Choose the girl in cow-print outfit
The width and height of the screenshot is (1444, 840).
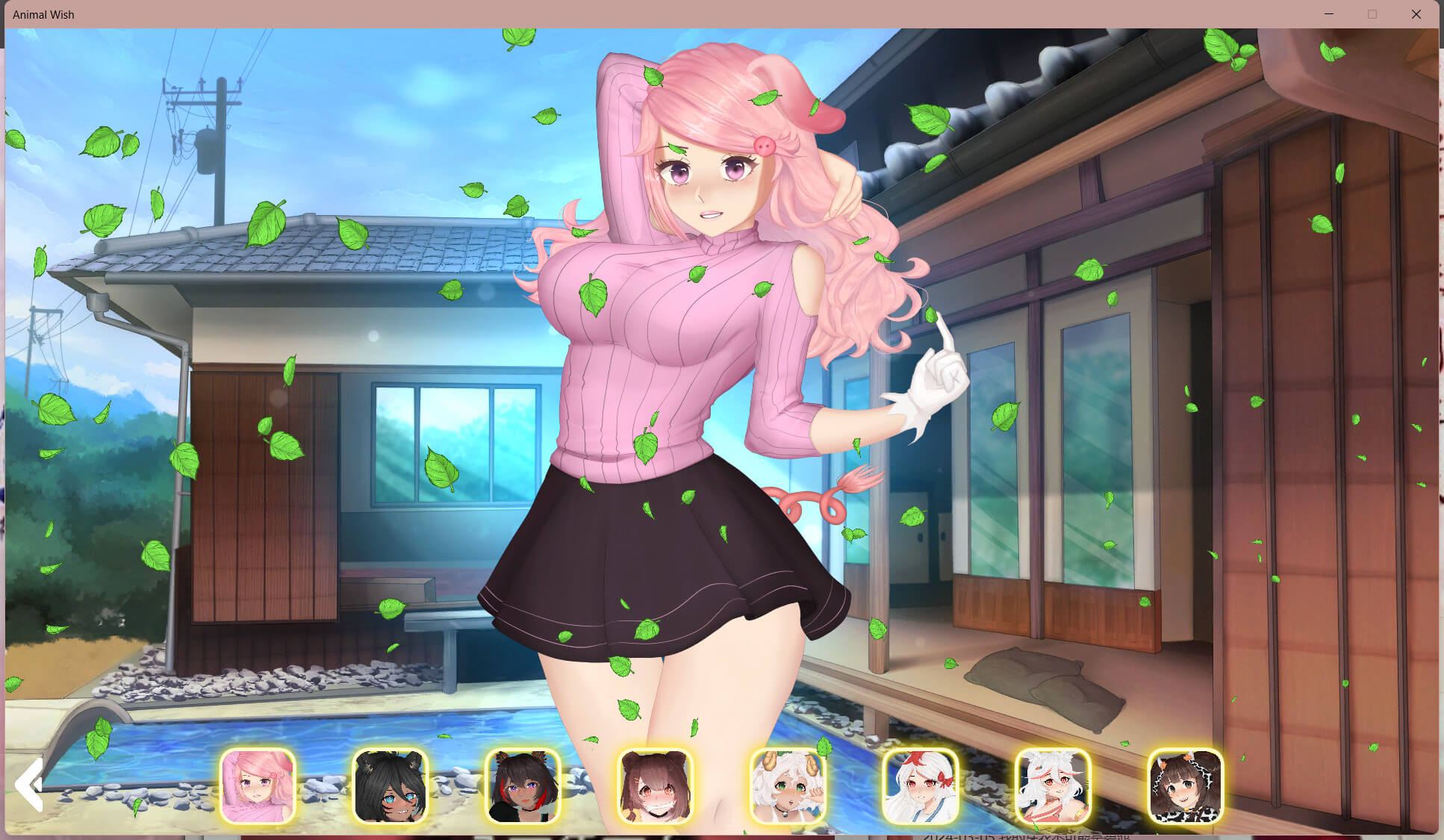[1185, 786]
